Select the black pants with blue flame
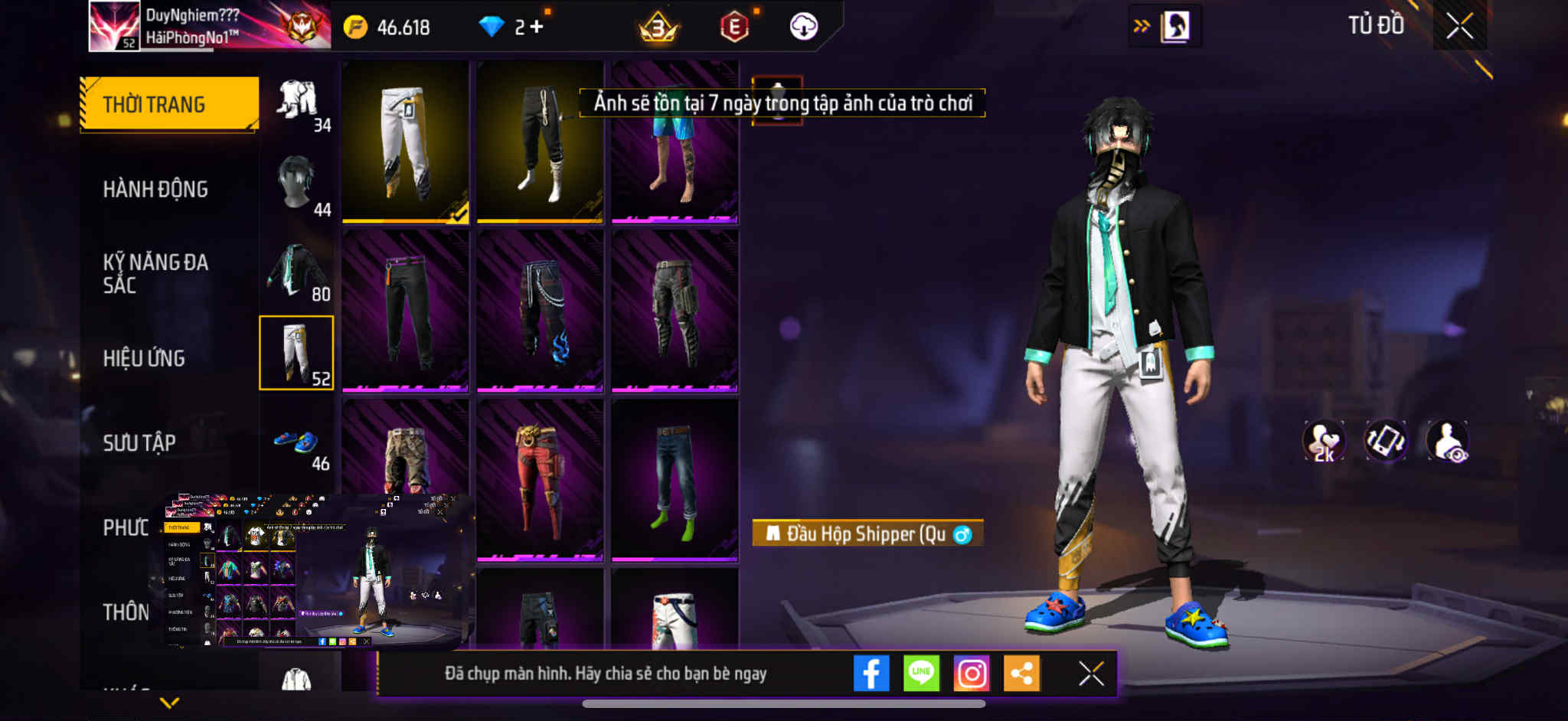The height and width of the screenshot is (721, 1568). click(540, 312)
